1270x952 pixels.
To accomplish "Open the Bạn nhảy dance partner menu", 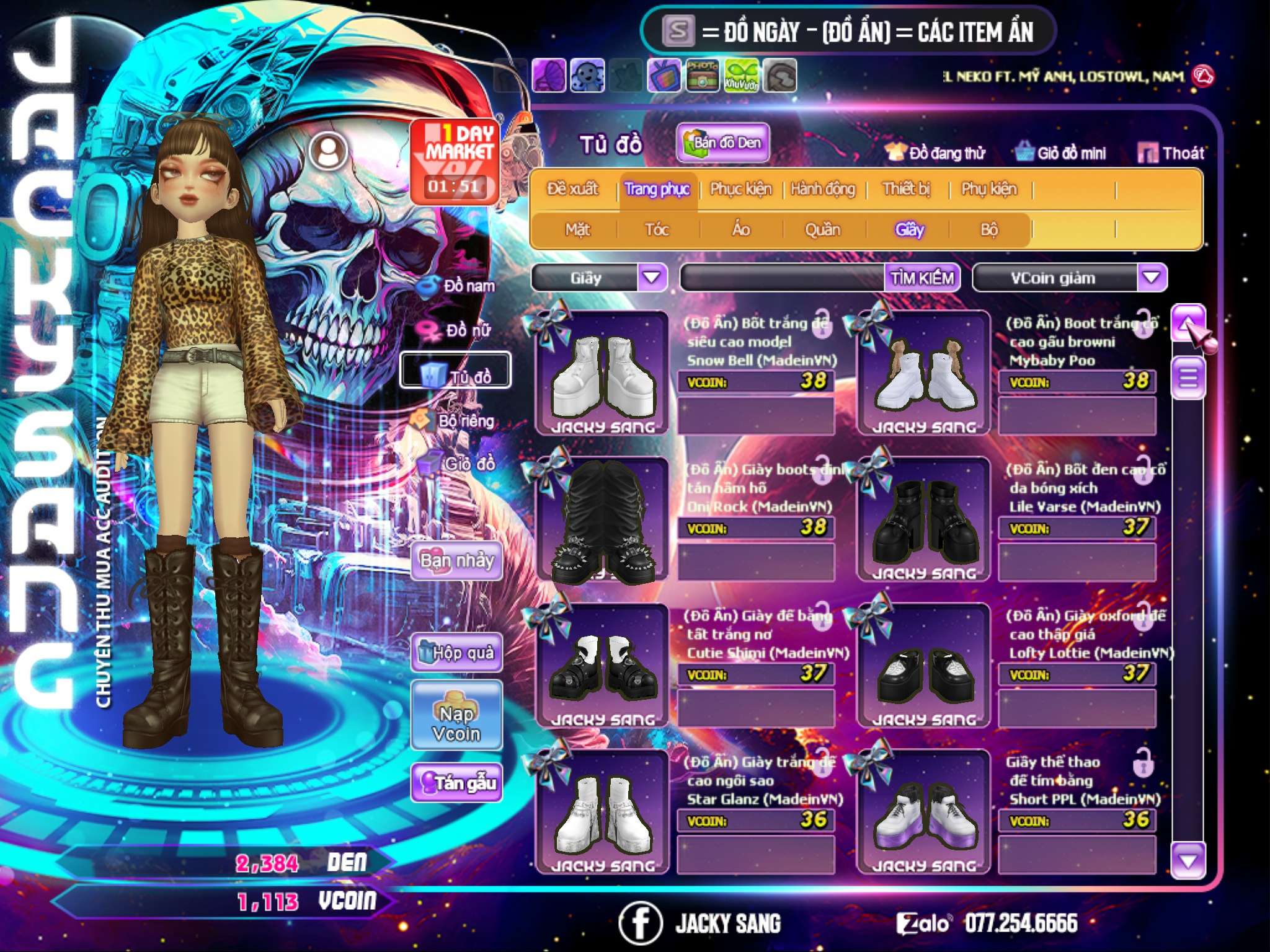I will [457, 561].
